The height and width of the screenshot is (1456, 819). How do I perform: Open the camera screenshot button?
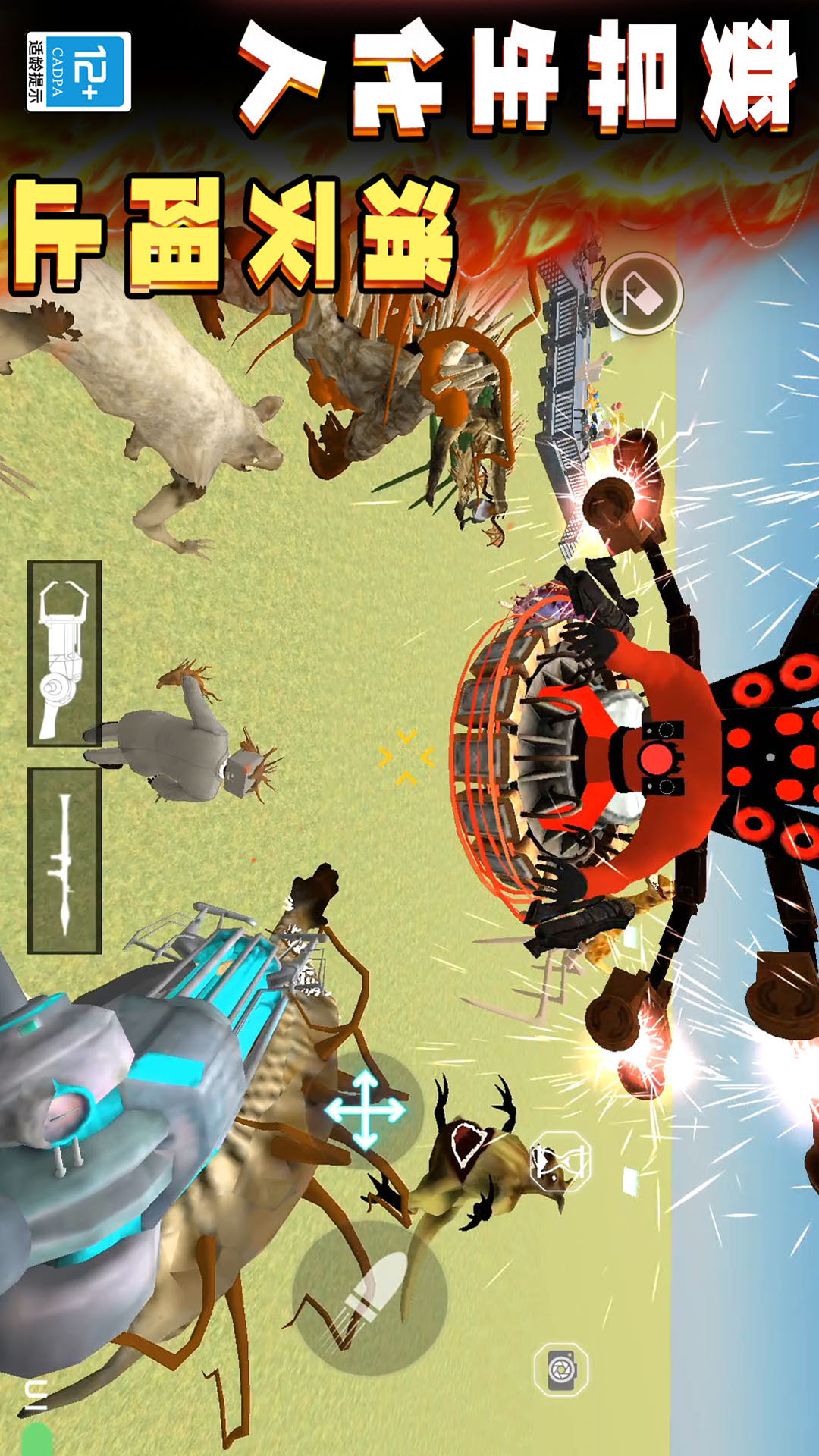point(561,1370)
